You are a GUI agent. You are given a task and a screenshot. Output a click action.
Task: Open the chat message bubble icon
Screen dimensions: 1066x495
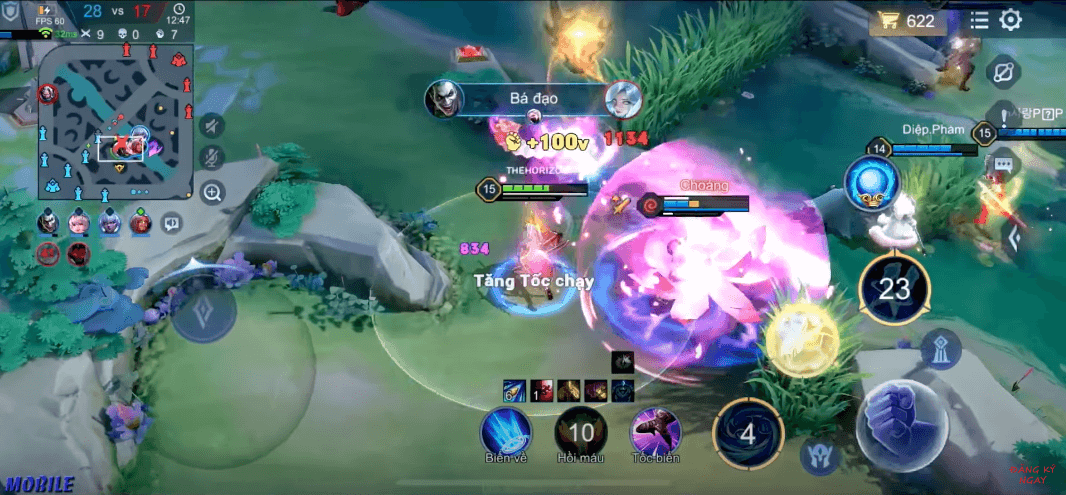coord(1002,162)
